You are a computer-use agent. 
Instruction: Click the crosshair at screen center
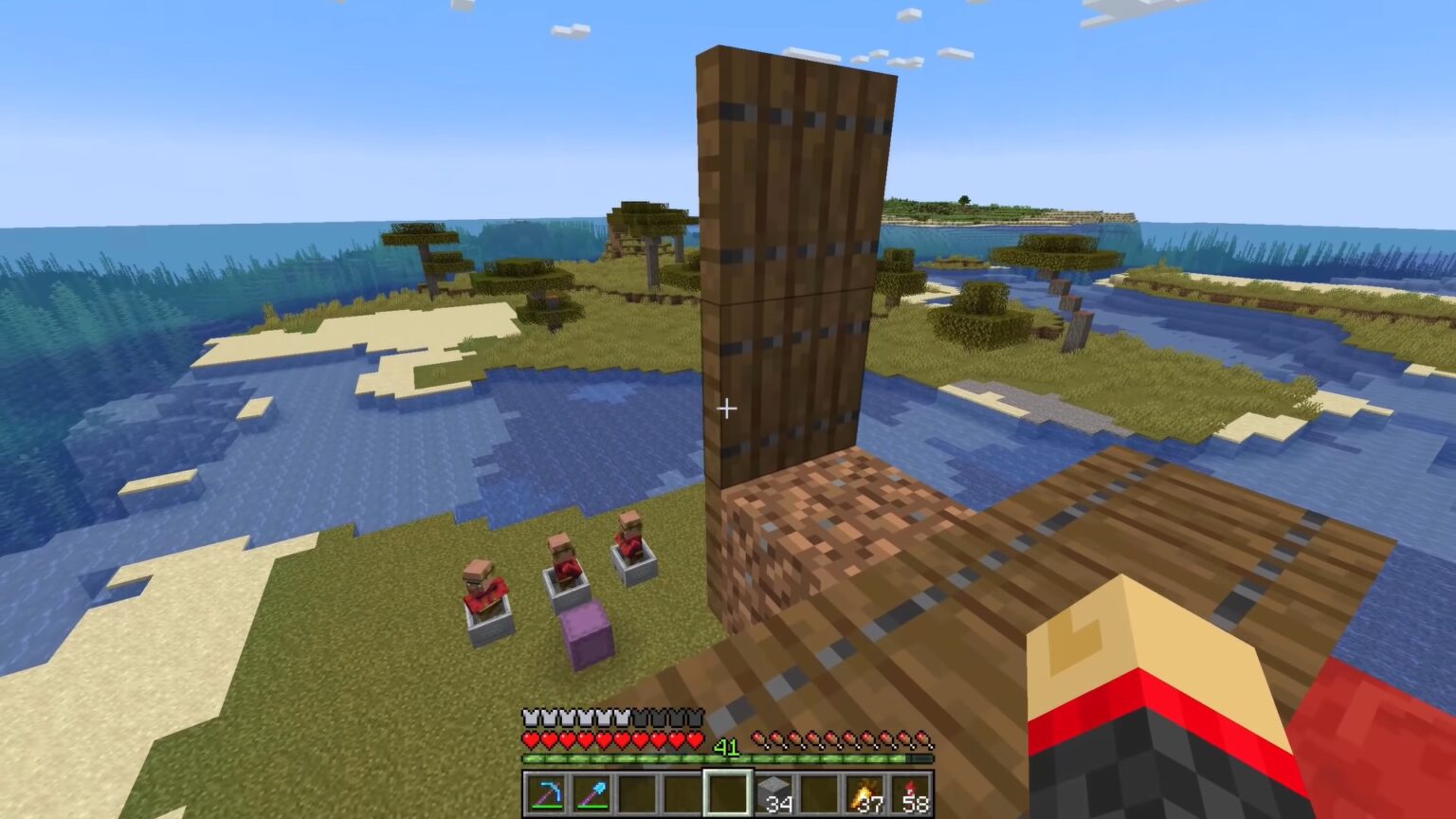[x=727, y=409]
